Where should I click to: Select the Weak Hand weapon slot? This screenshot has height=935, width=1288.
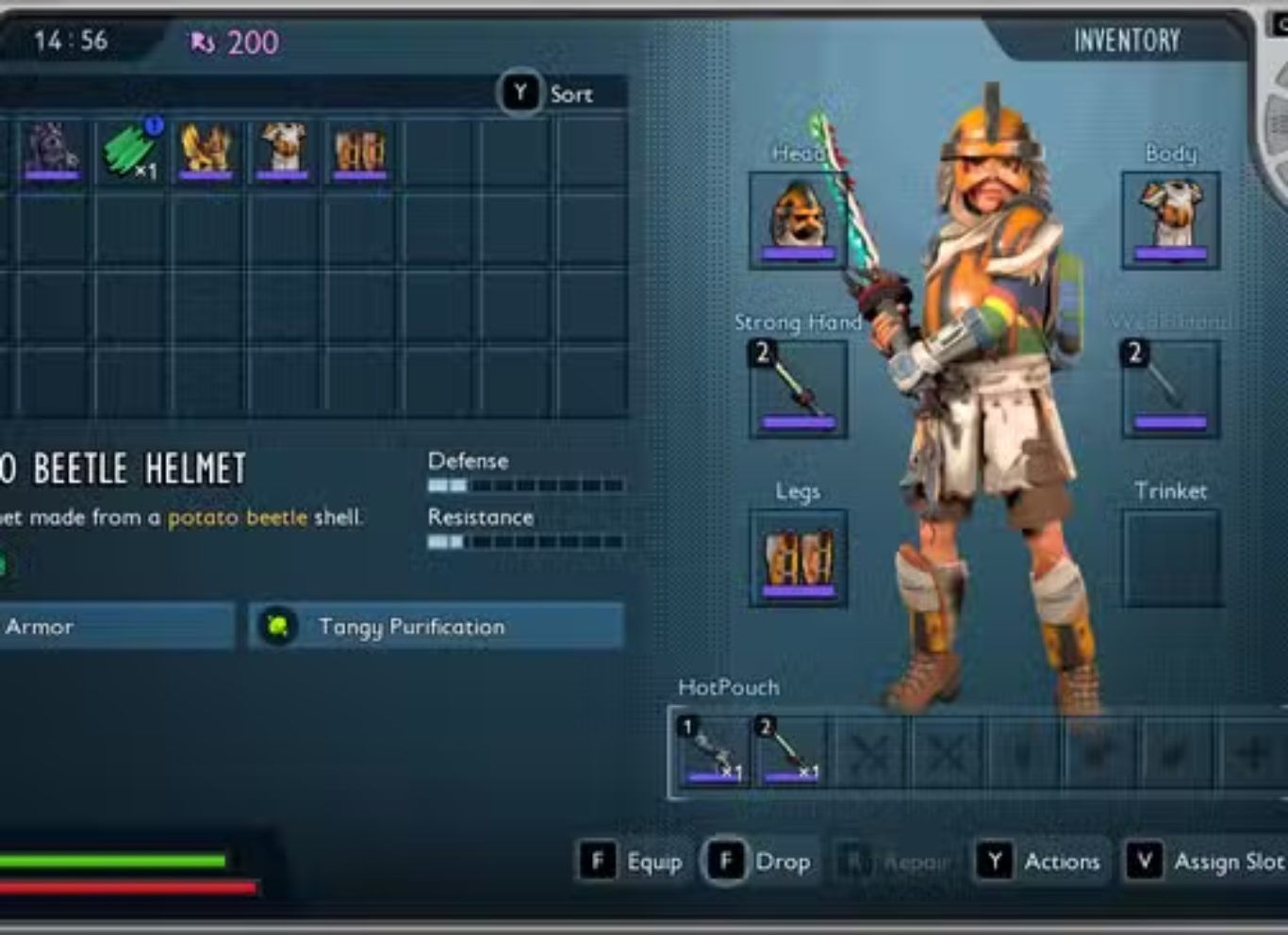(x=1170, y=388)
